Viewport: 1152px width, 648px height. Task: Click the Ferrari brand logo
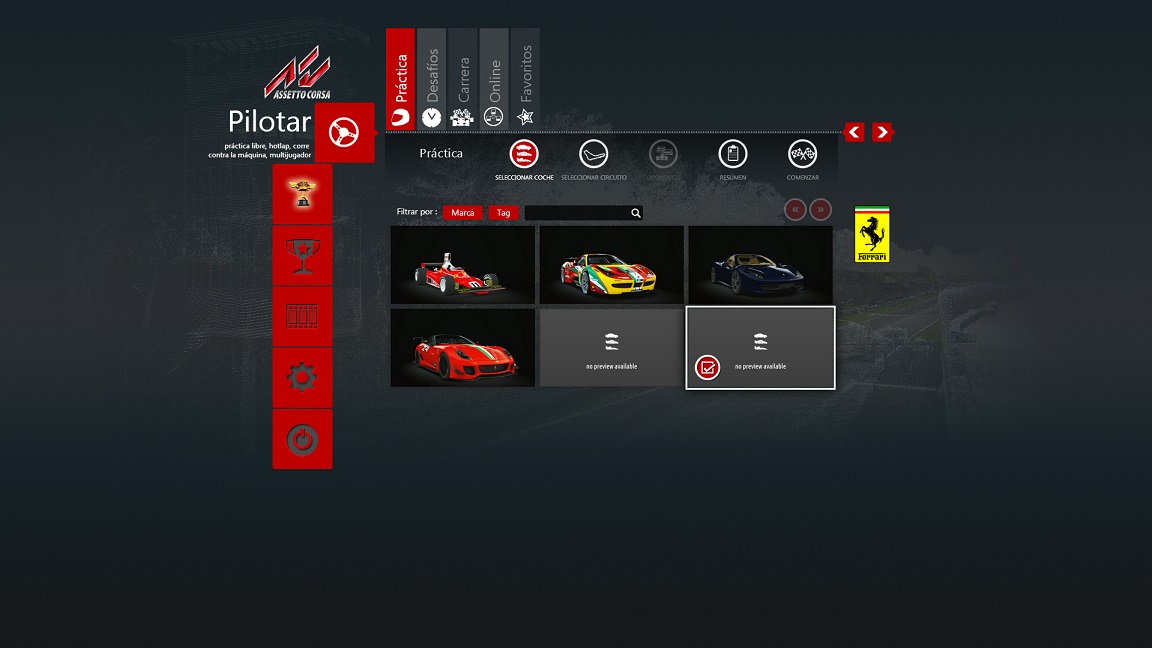872,236
